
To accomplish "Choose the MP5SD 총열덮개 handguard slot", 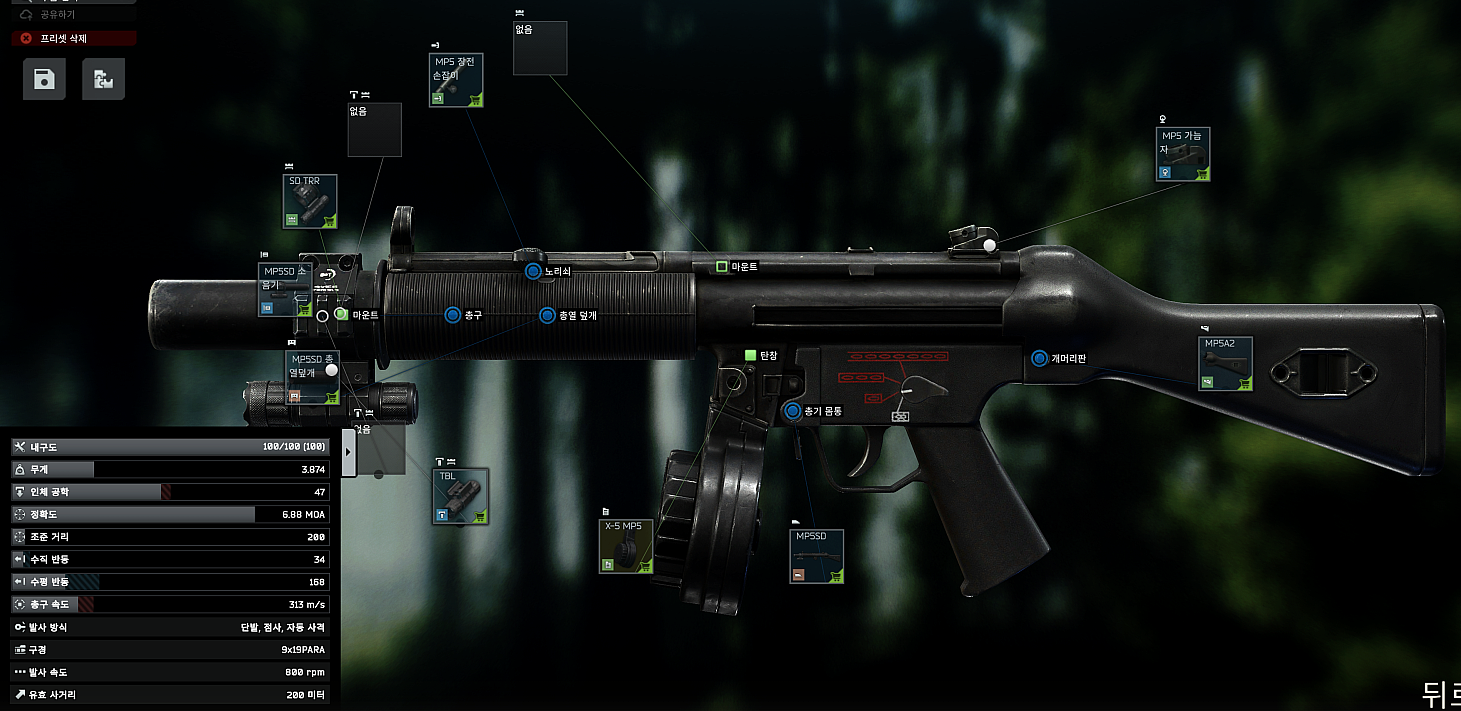I will tap(312, 377).
